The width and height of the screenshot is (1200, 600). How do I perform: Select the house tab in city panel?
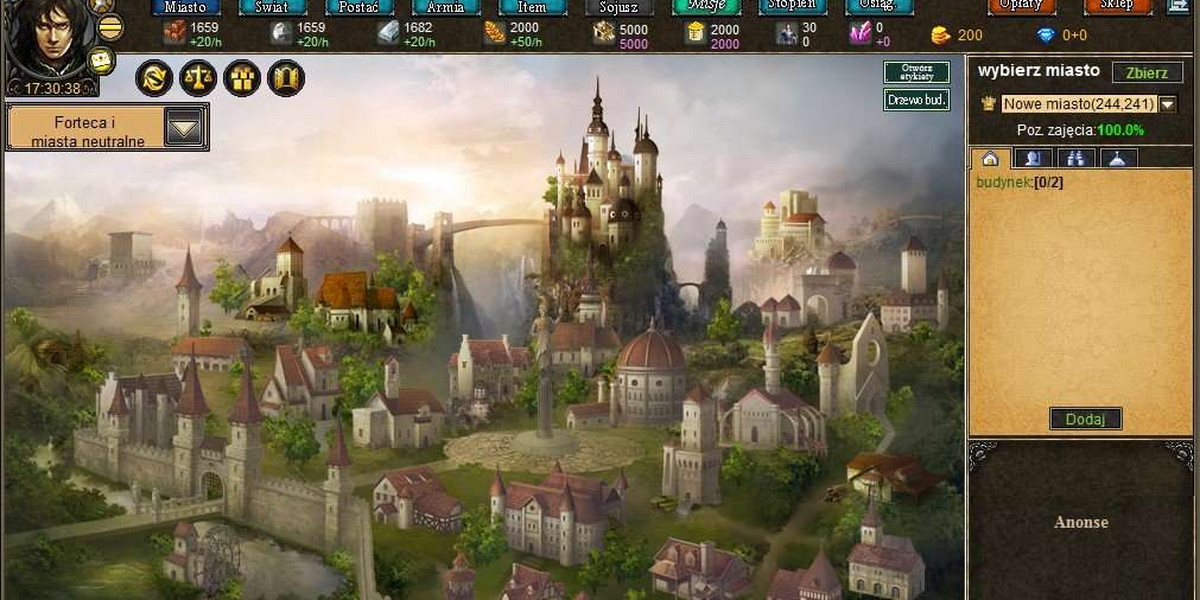[x=990, y=158]
